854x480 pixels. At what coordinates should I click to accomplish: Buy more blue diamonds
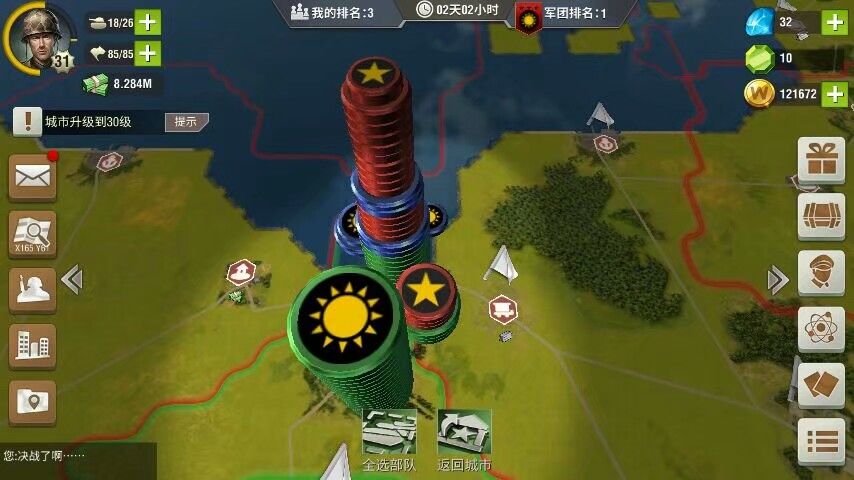834,22
